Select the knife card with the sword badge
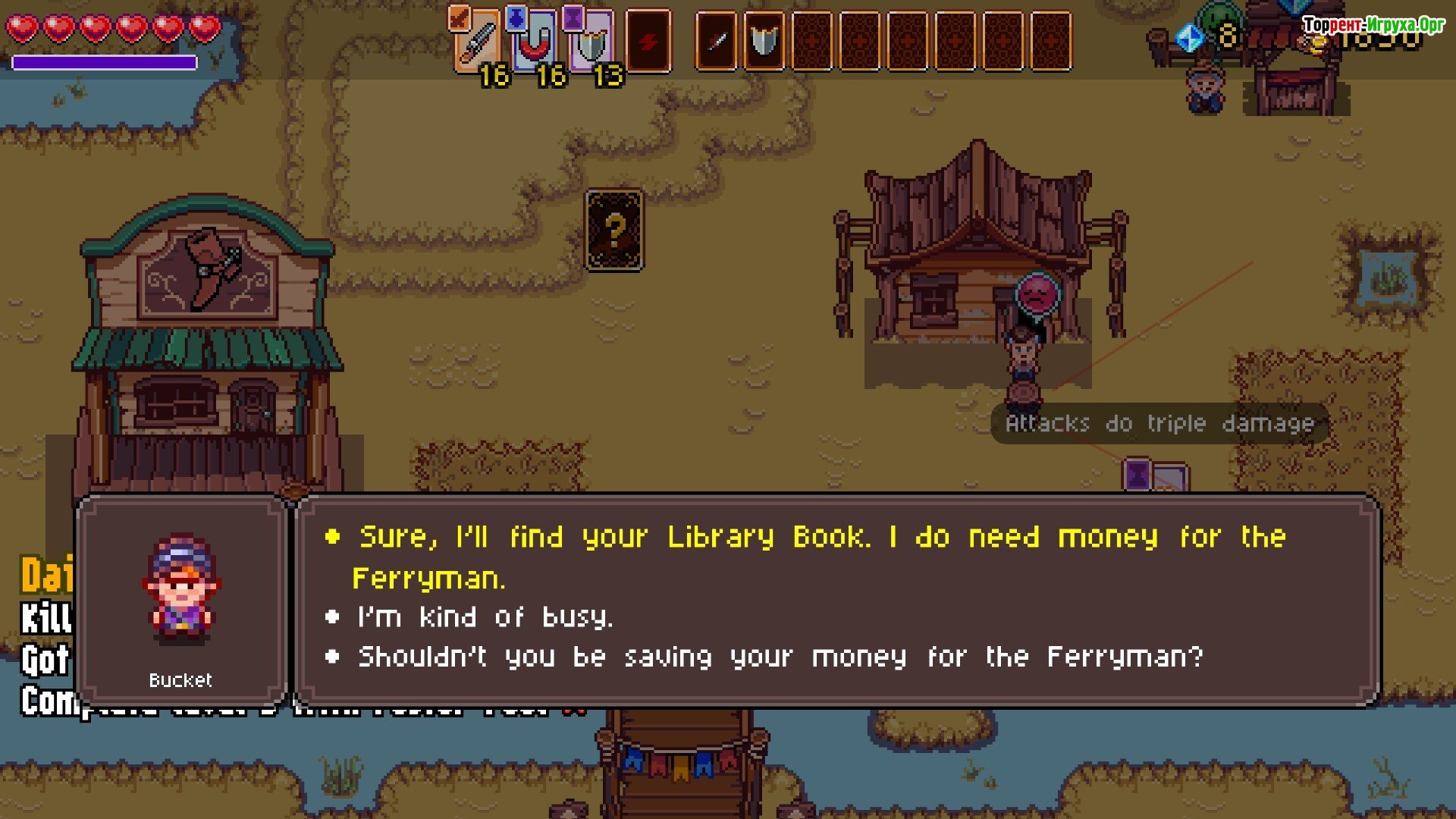 (x=478, y=42)
